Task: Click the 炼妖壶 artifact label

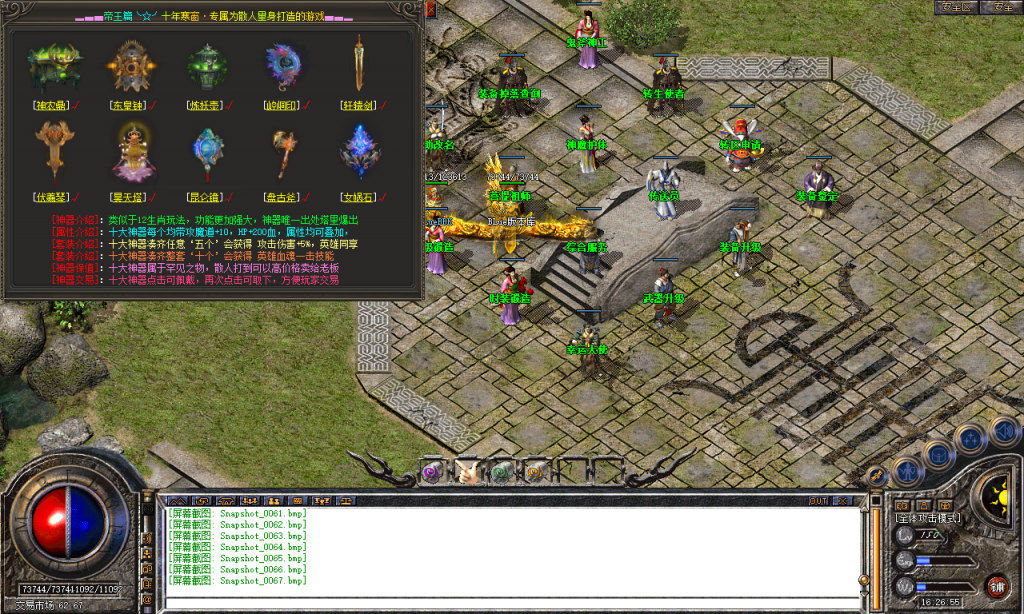Action: pos(207,104)
